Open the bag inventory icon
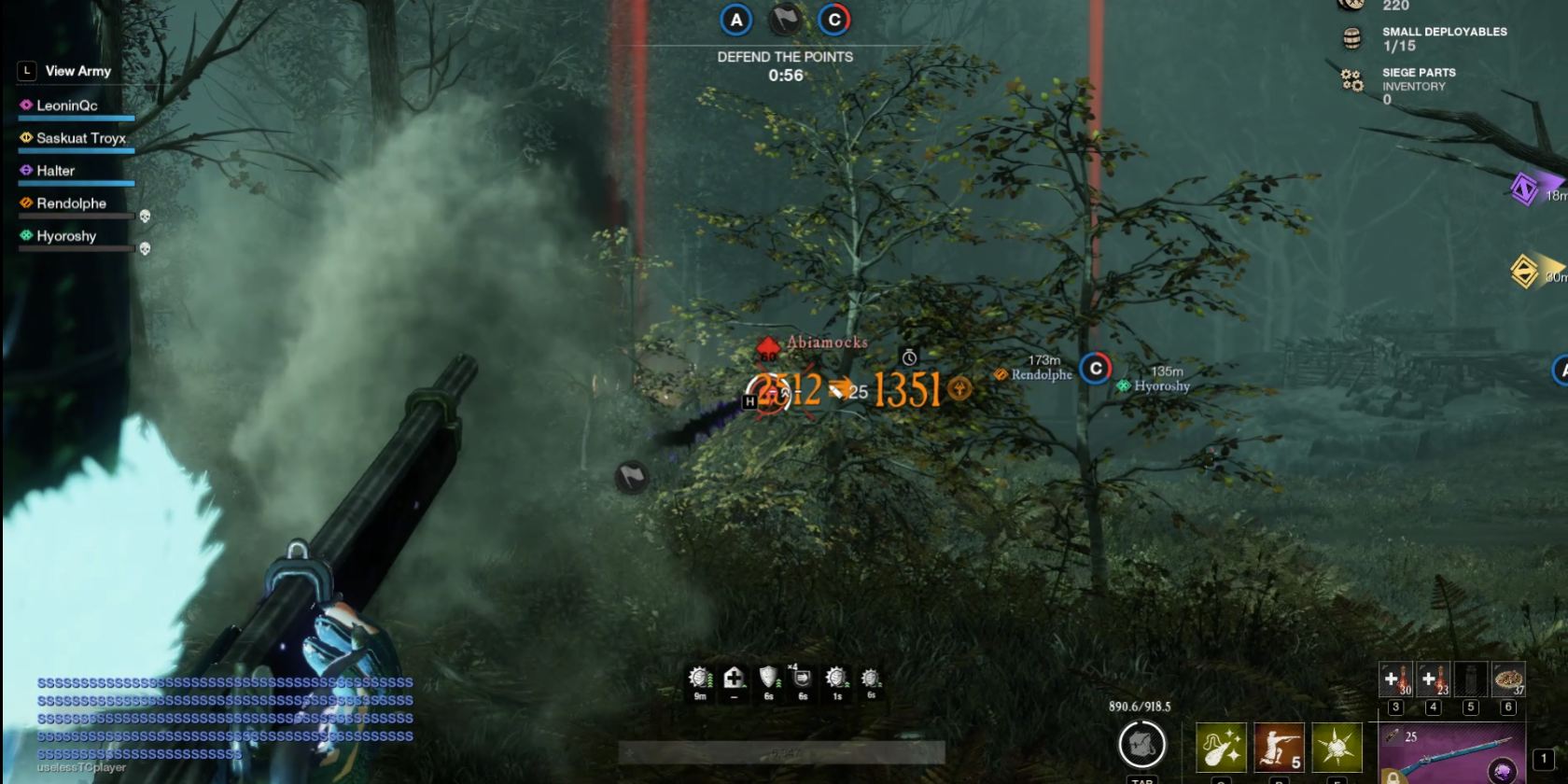The image size is (1568, 784). tap(1141, 745)
